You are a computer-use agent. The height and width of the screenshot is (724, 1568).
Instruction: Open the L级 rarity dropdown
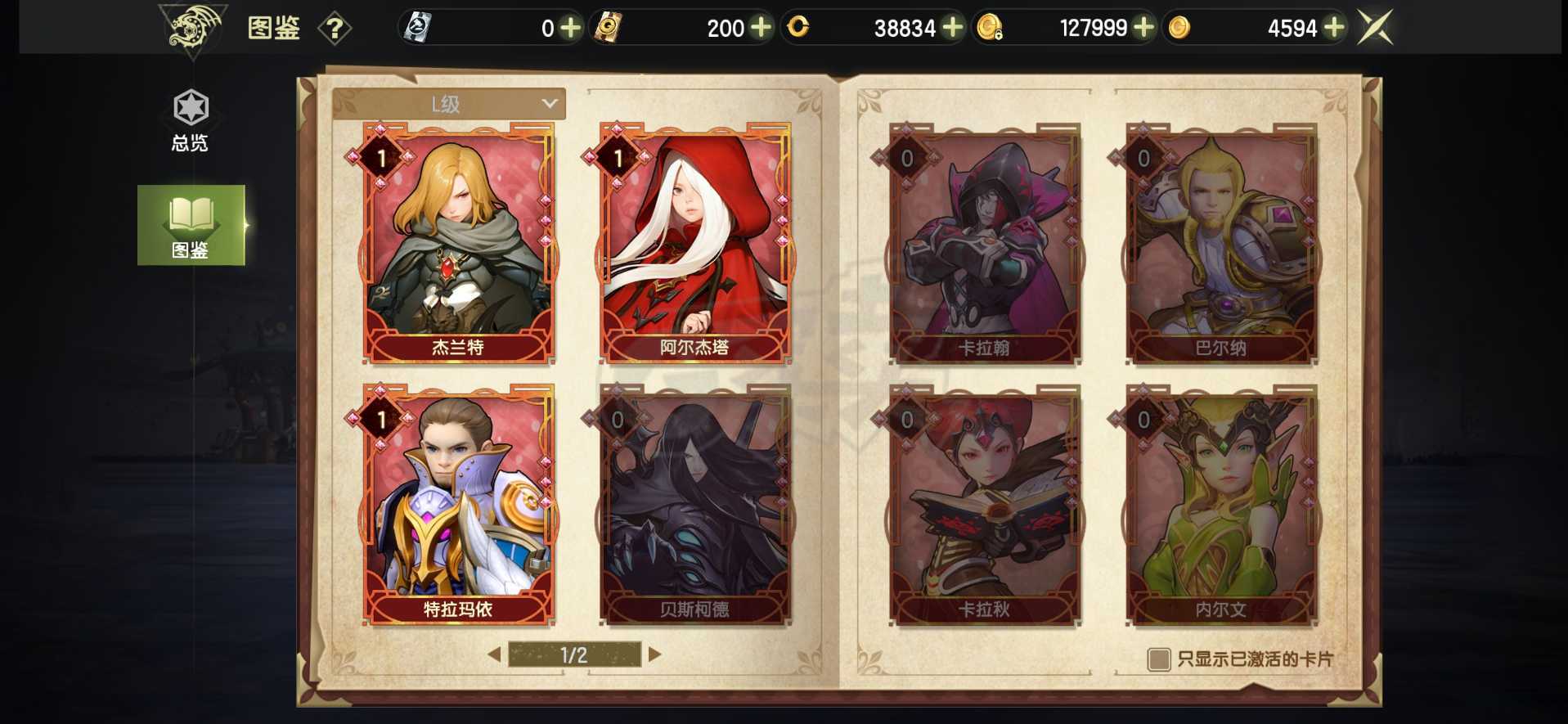click(x=448, y=104)
